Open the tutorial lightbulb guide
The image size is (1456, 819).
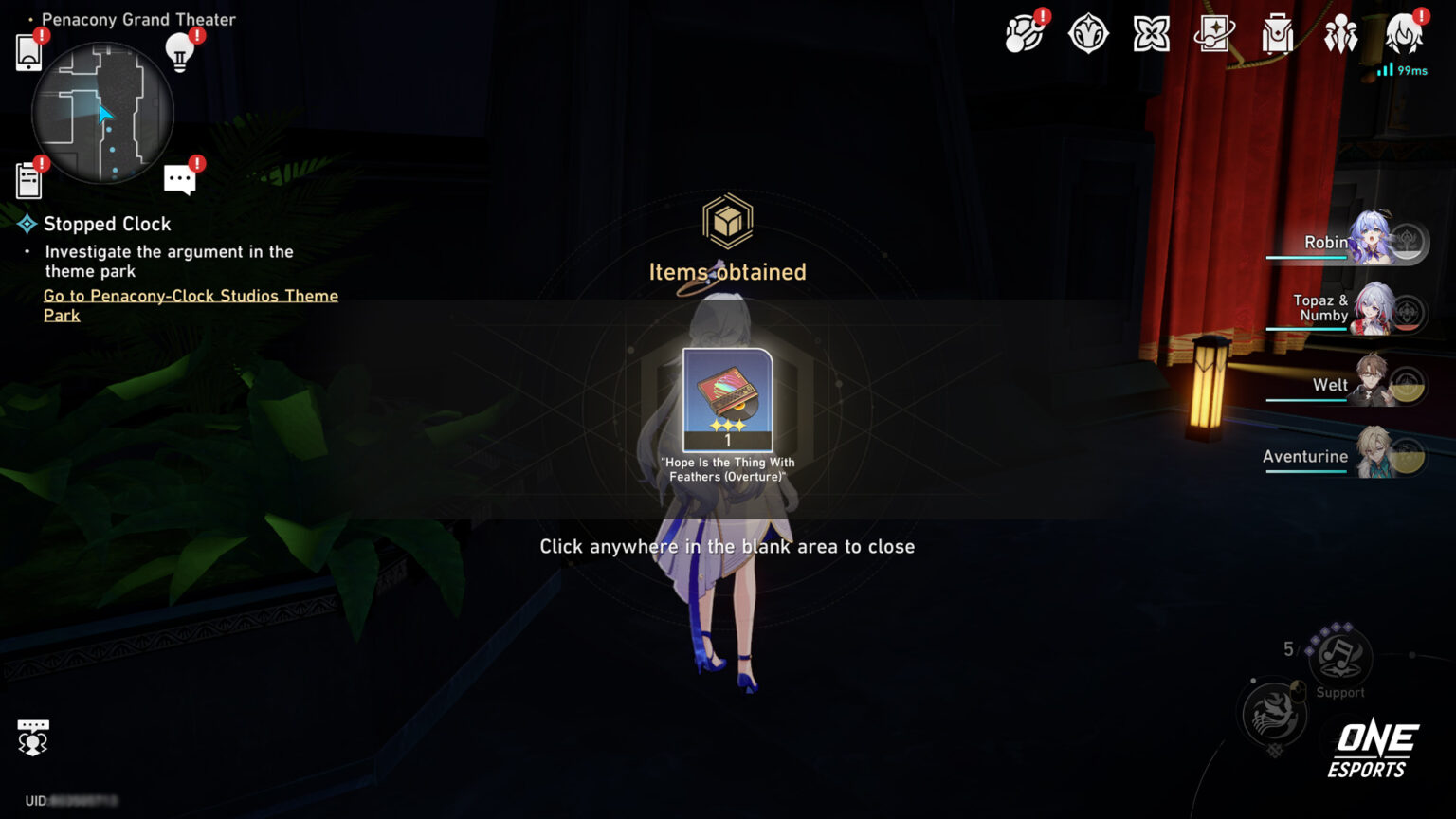click(180, 52)
